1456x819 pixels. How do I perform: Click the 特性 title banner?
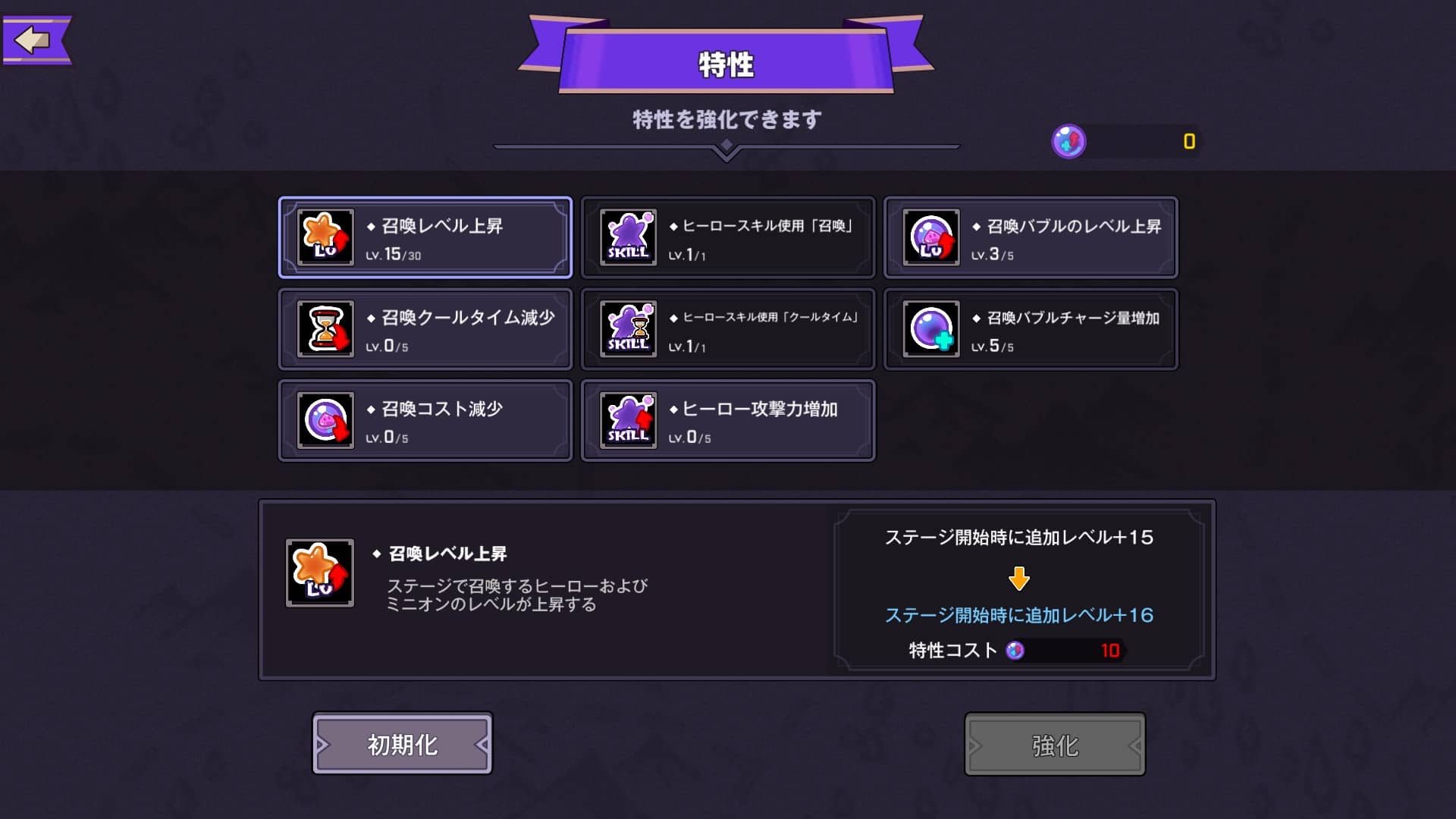(x=727, y=64)
